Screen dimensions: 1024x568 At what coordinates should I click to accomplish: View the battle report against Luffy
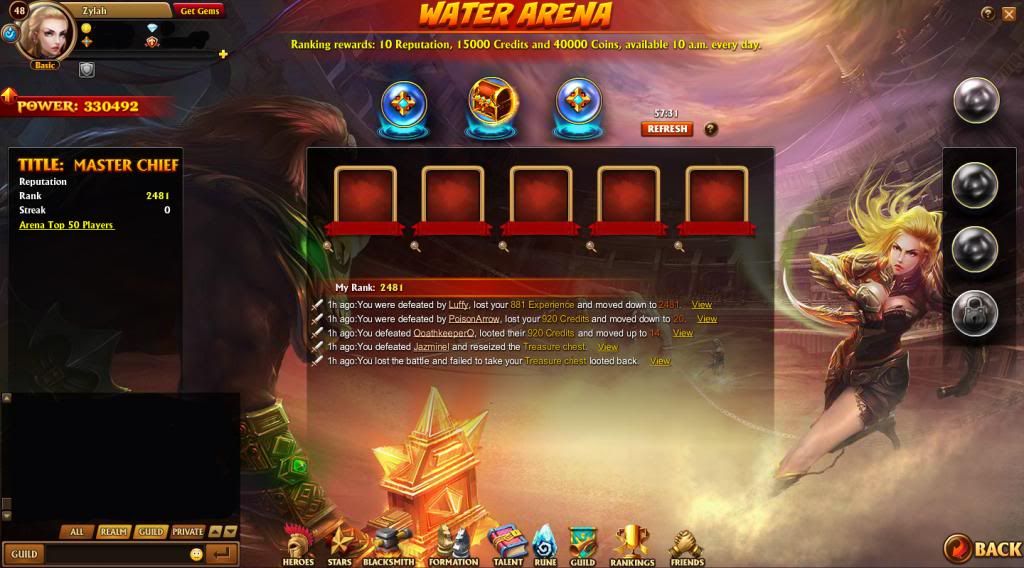point(701,304)
